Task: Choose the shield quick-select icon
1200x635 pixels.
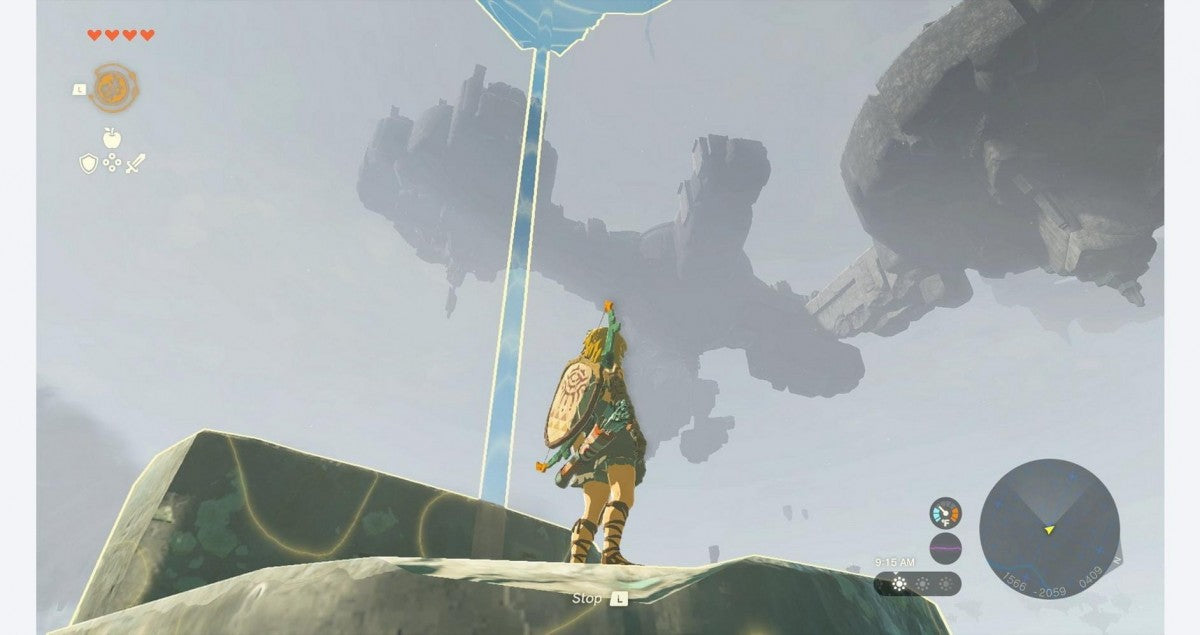Action: [x=88, y=162]
